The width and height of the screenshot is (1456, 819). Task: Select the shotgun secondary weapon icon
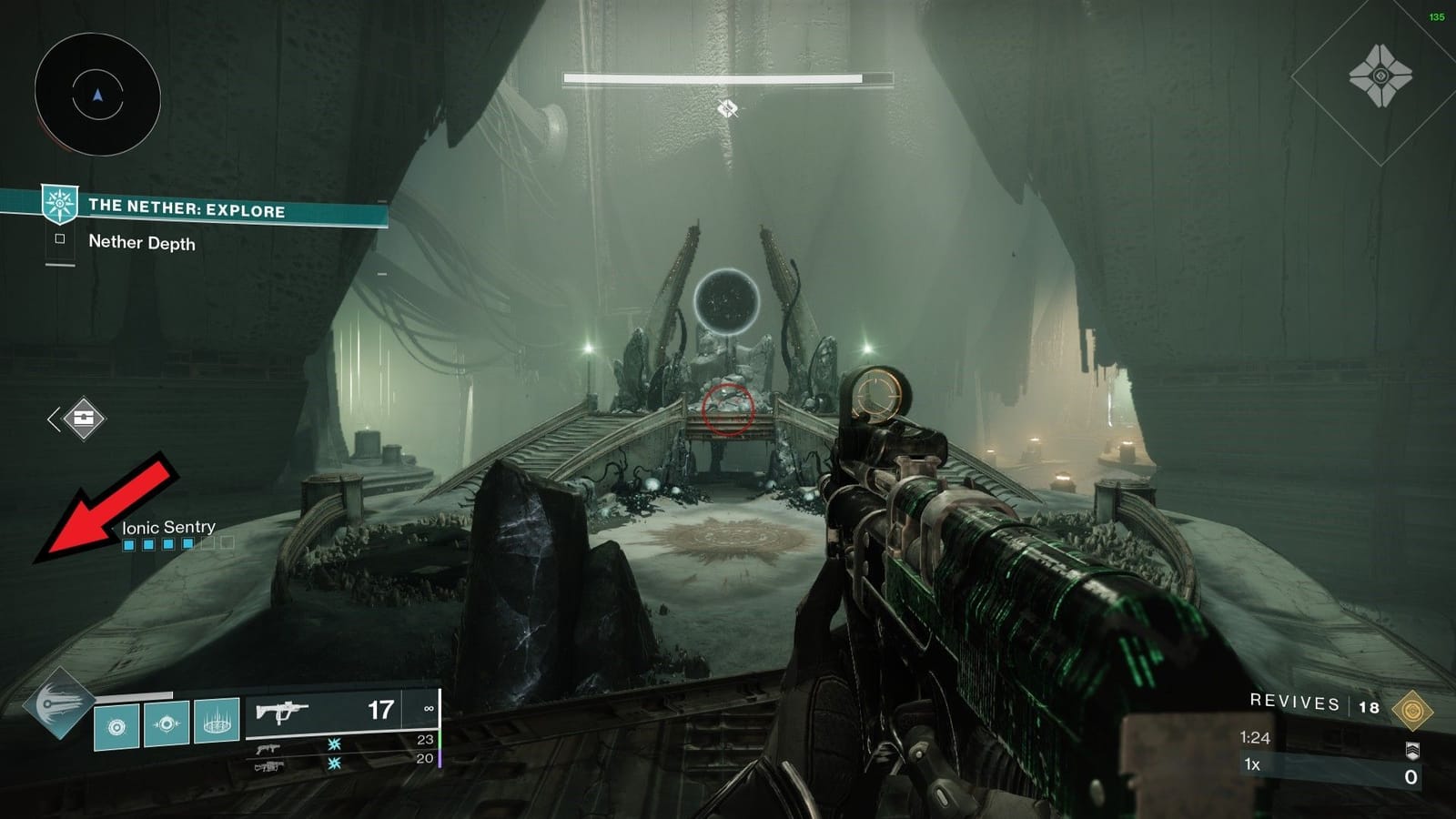pos(268,747)
